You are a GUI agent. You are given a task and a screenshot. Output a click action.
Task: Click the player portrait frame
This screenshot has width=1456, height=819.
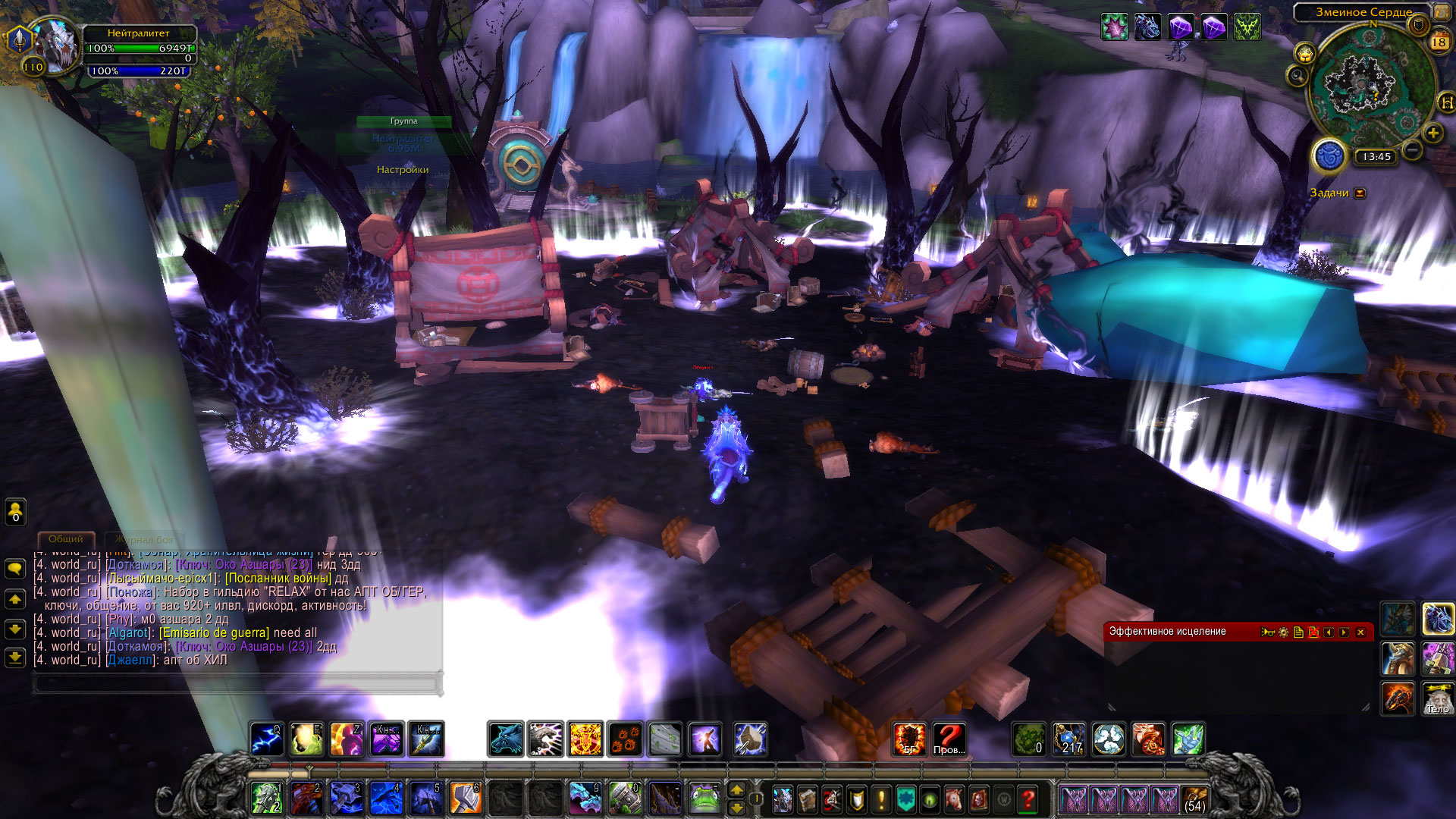[x=56, y=45]
